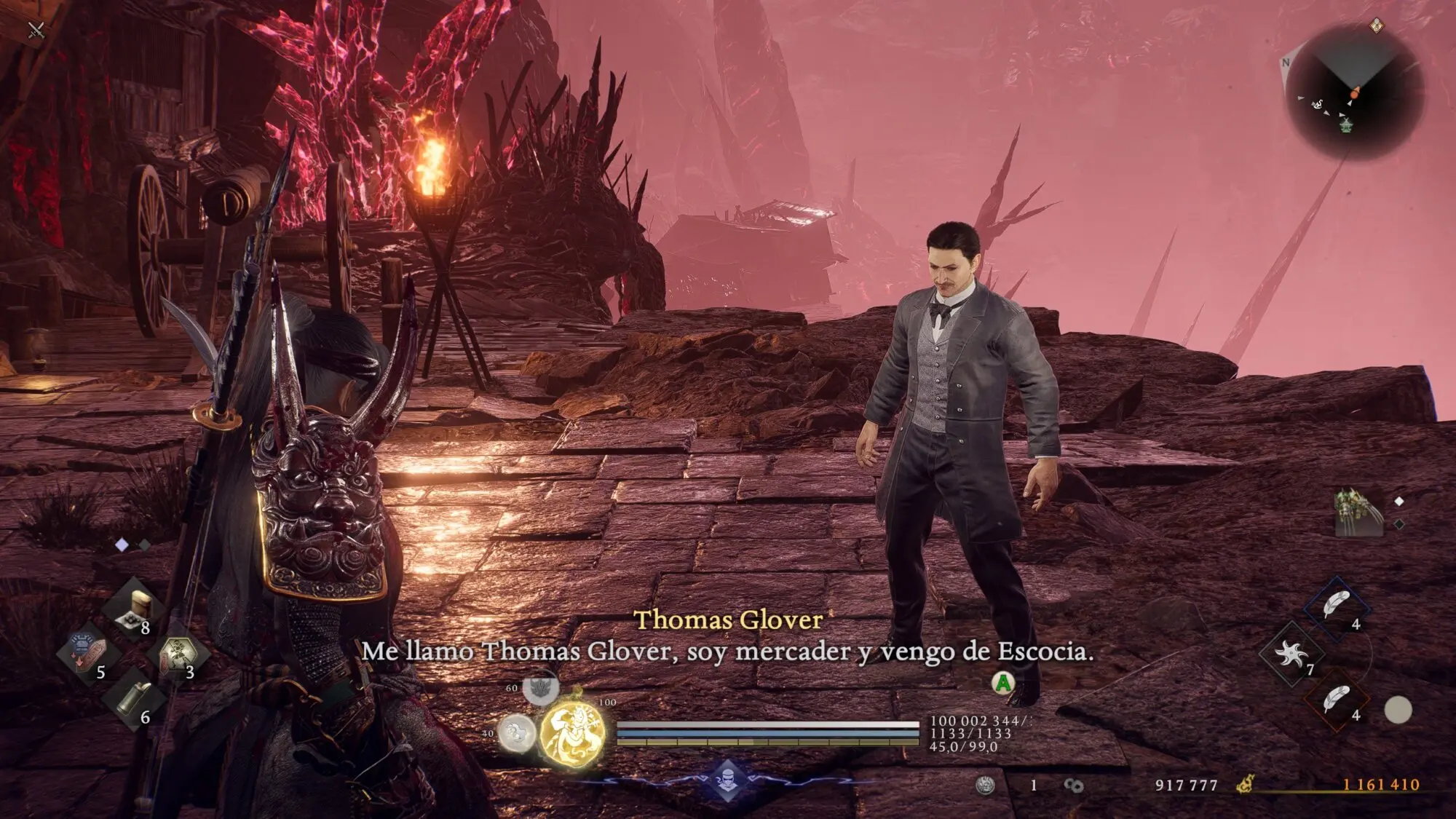Select the grey guardian spirit labeled 60
The image size is (1456, 819).
[540, 688]
